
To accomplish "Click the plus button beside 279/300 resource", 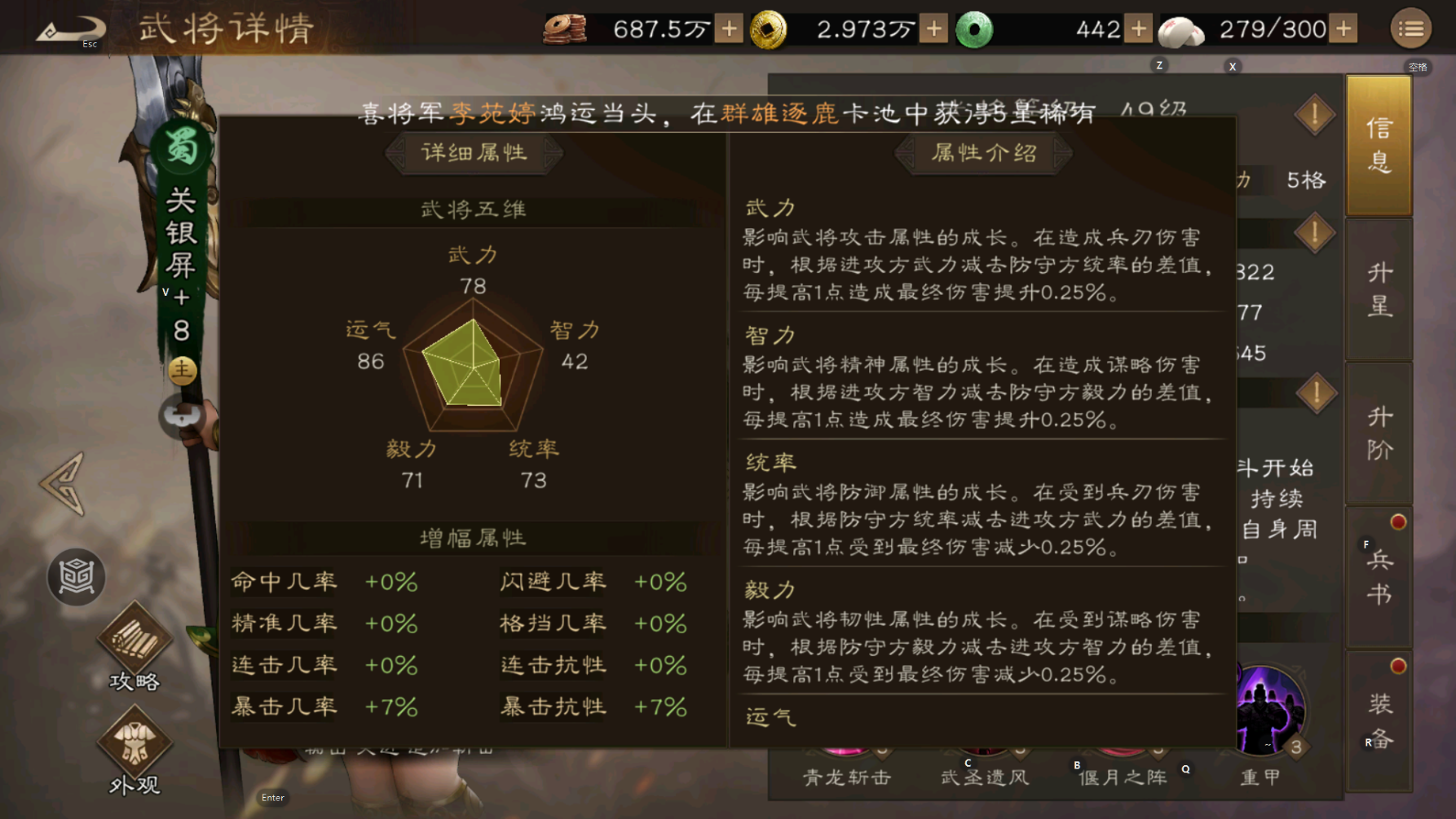I will (1343, 27).
